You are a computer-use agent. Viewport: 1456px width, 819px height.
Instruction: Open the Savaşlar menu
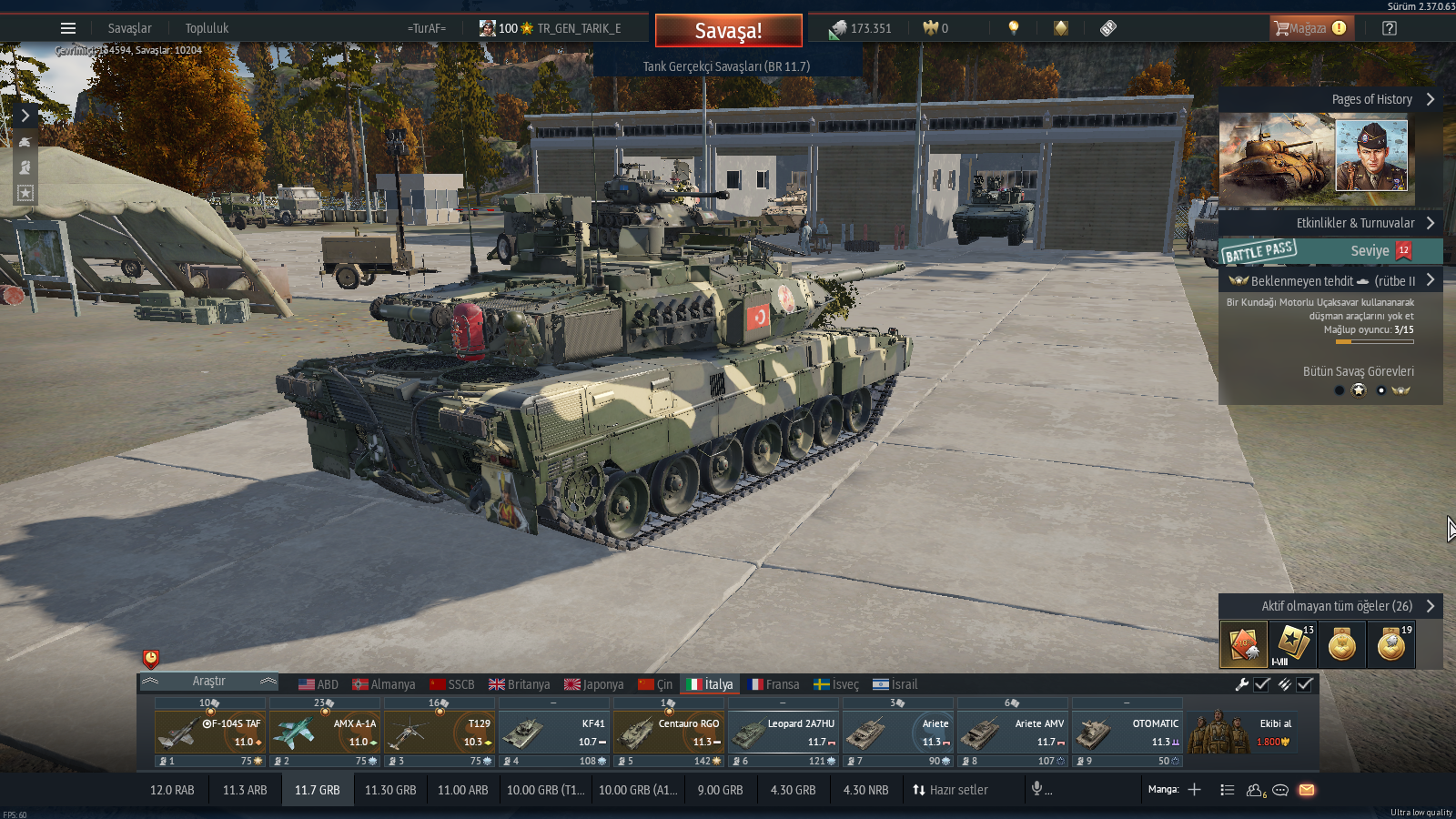click(x=129, y=28)
